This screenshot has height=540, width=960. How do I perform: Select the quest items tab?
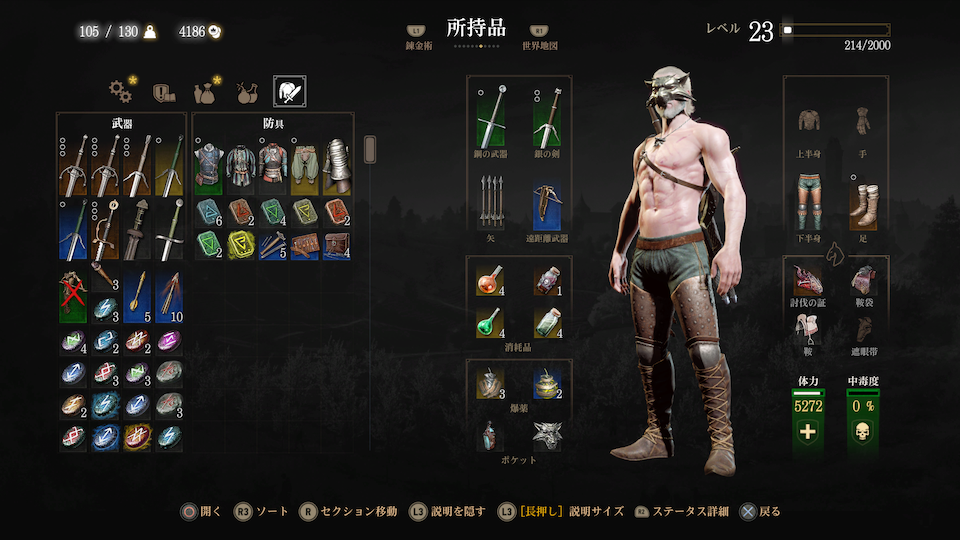click(x=164, y=92)
